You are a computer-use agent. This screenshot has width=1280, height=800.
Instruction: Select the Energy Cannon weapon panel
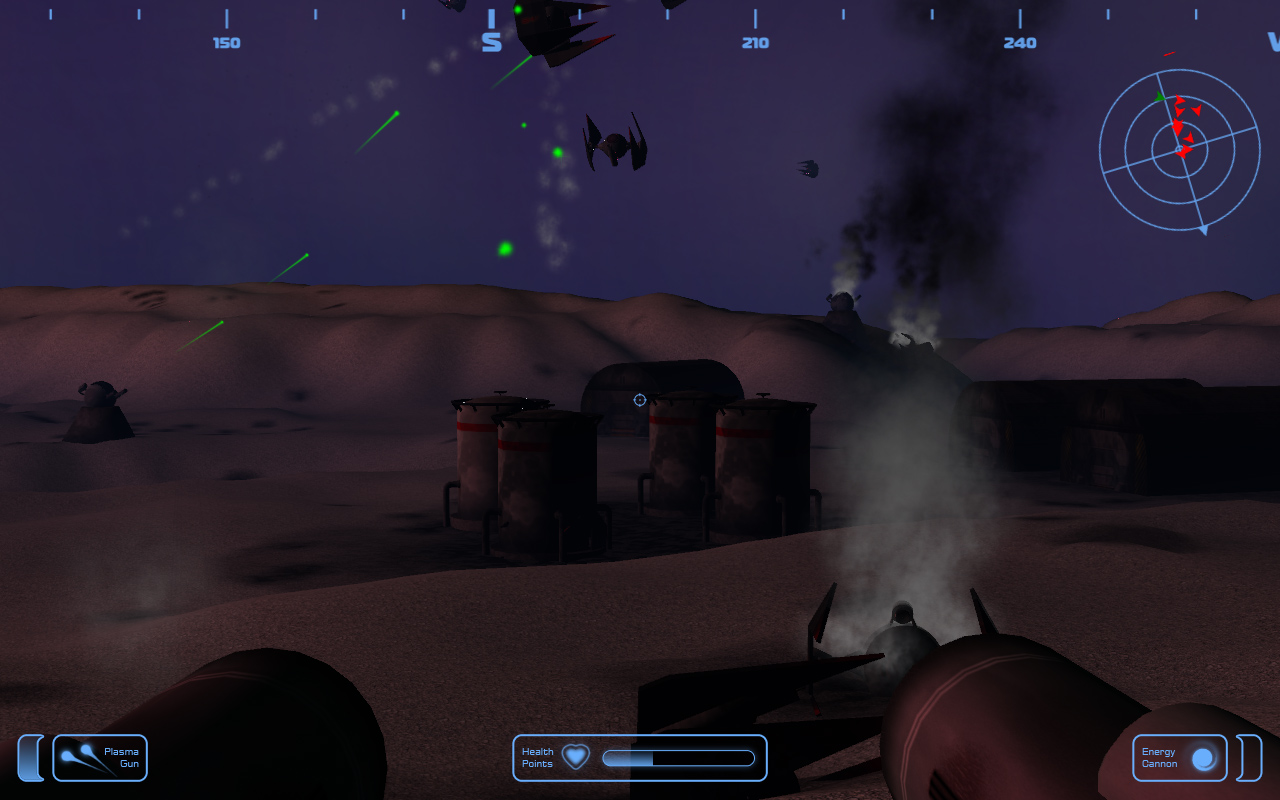pos(1179,758)
